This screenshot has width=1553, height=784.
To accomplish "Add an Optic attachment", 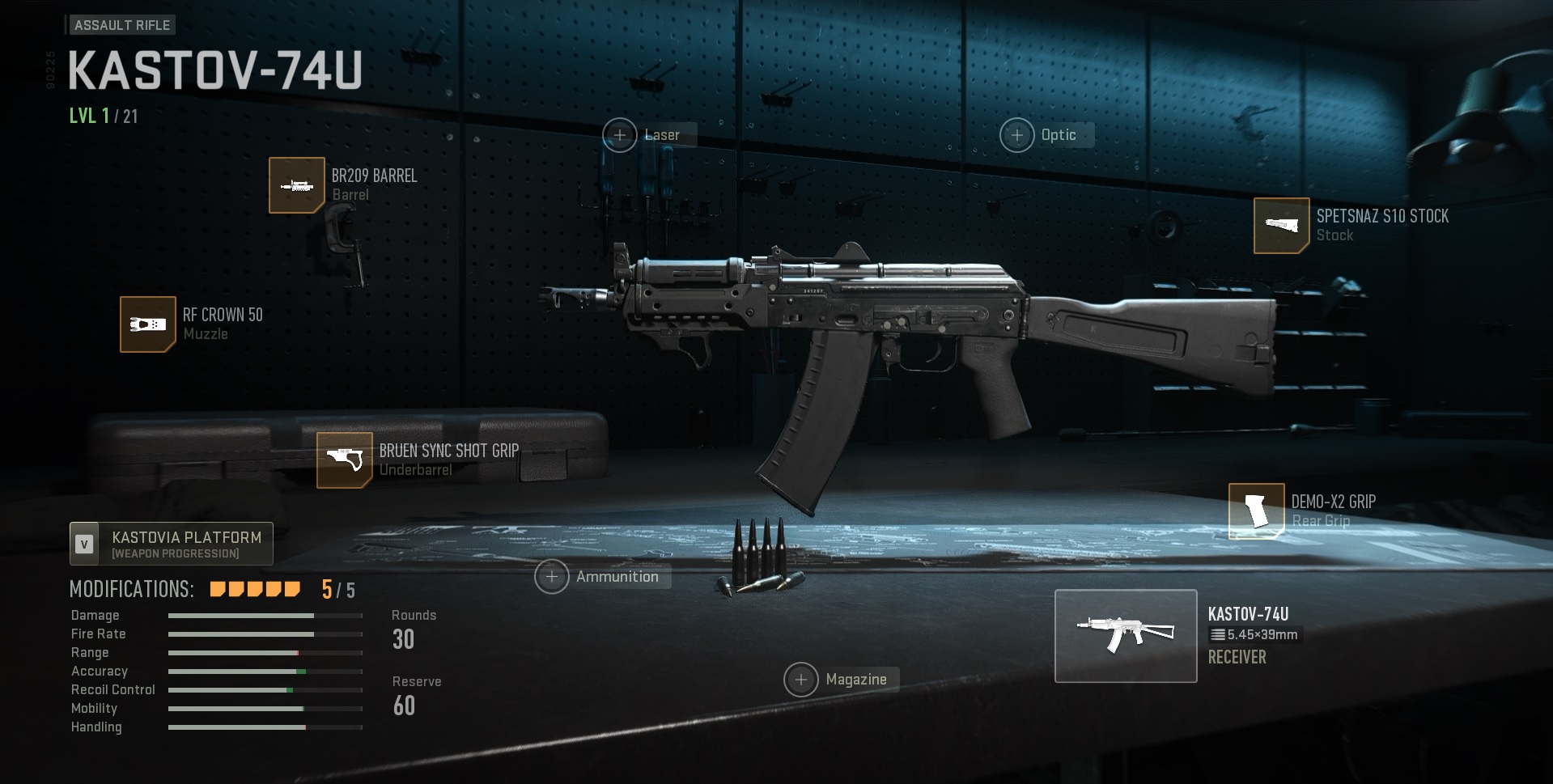I will (1017, 135).
